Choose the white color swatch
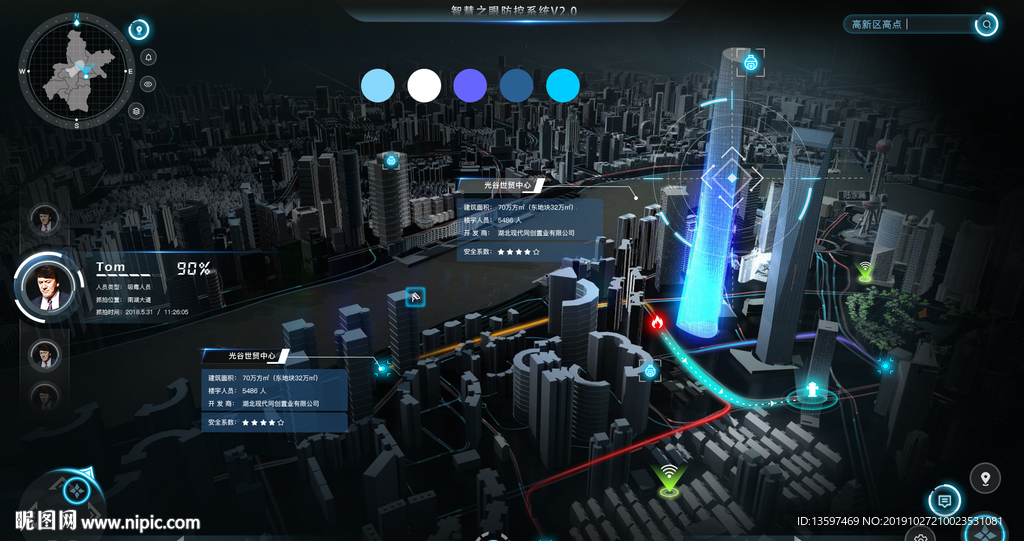 [x=424, y=85]
